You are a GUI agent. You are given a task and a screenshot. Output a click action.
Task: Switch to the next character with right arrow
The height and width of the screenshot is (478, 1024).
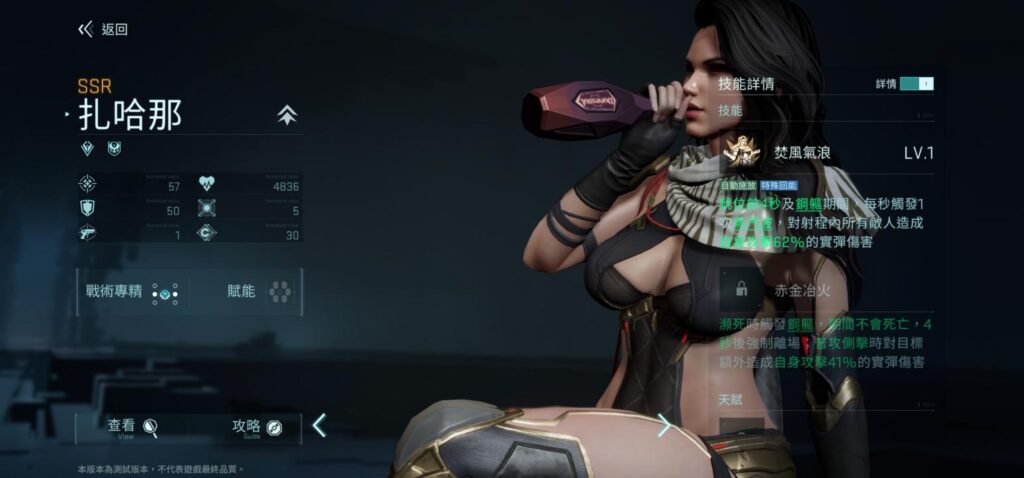664,426
